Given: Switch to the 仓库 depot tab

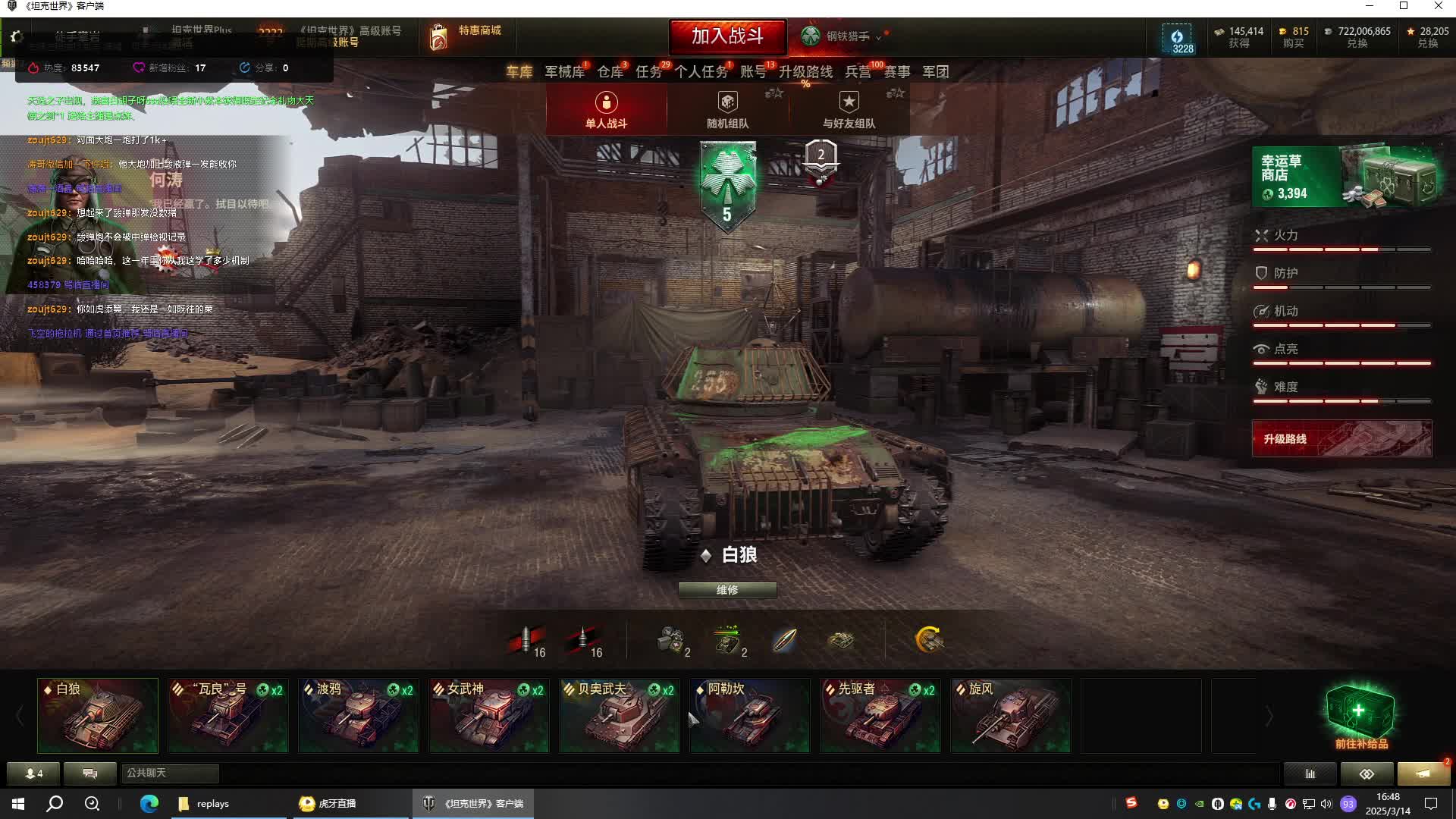Looking at the screenshot, I should (610, 72).
